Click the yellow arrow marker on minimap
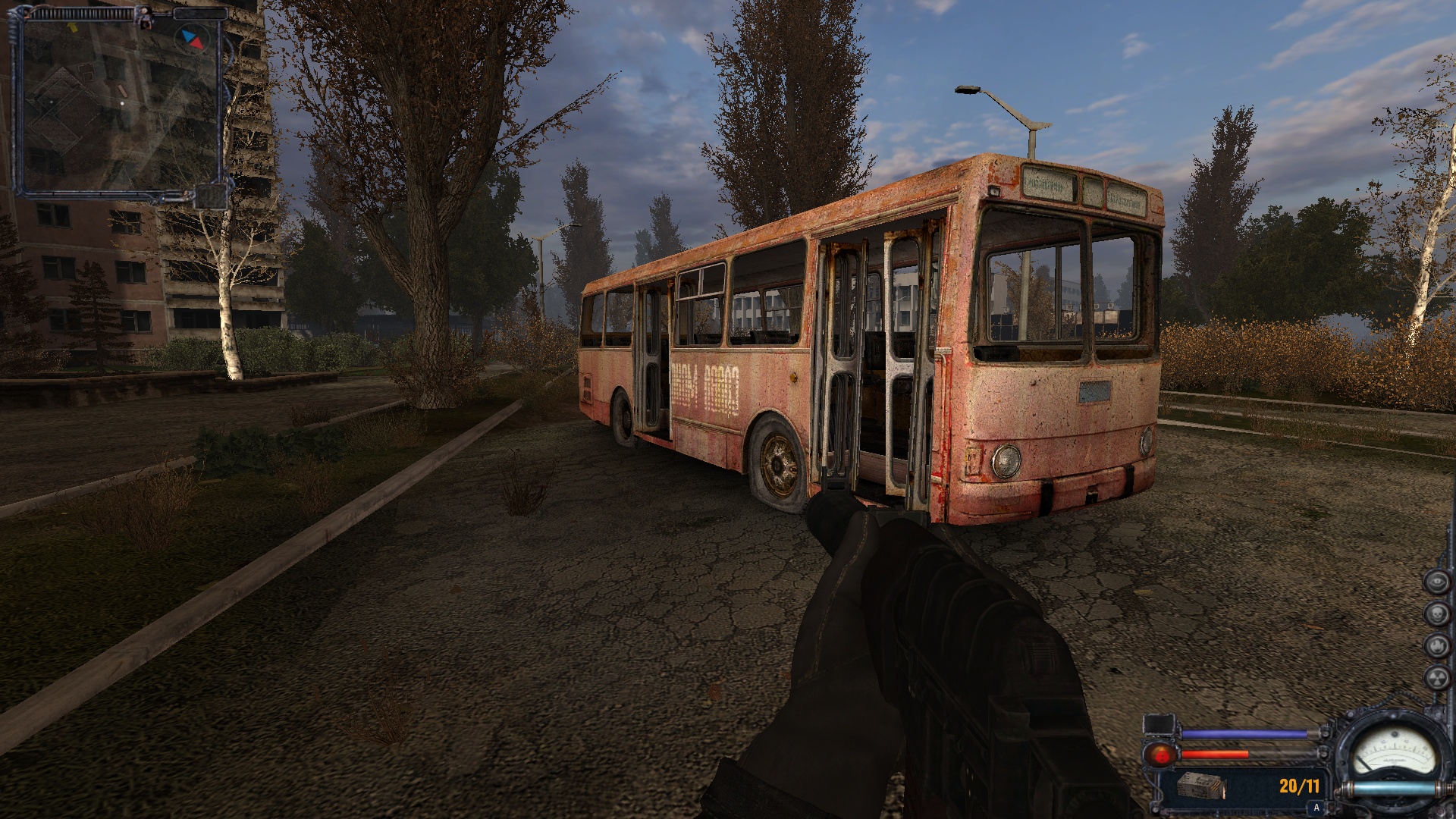The width and height of the screenshot is (1456, 819). (74, 27)
